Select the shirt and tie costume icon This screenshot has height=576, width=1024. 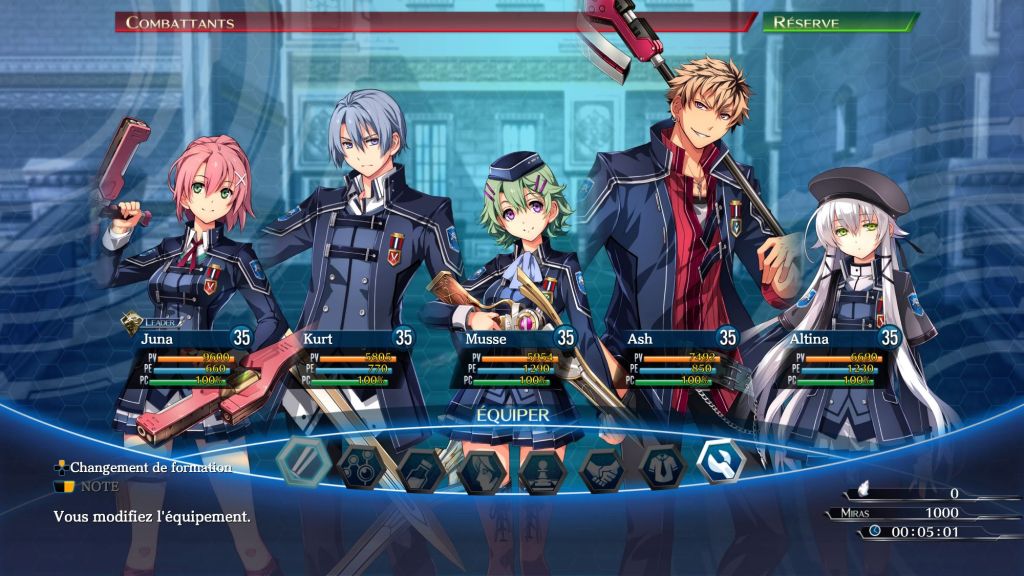(x=664, y=465)
